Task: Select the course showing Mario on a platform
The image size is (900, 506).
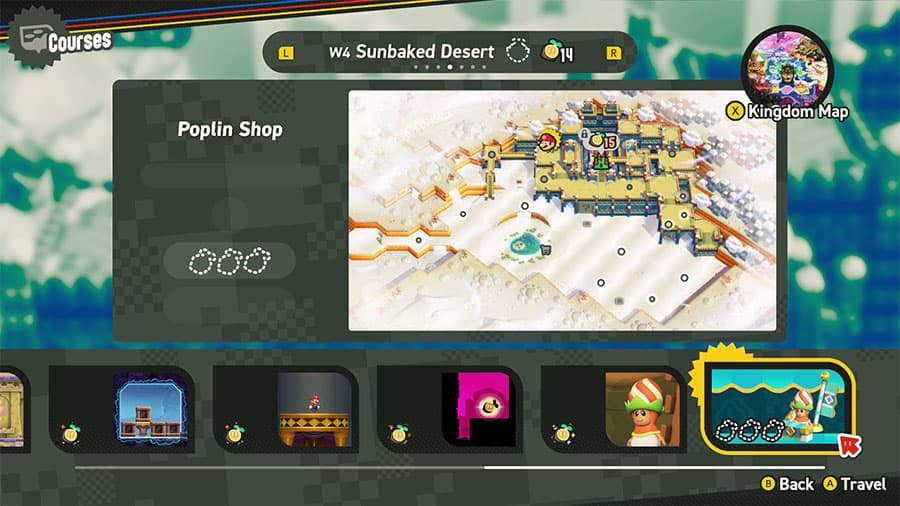Action: pos(286,408)
